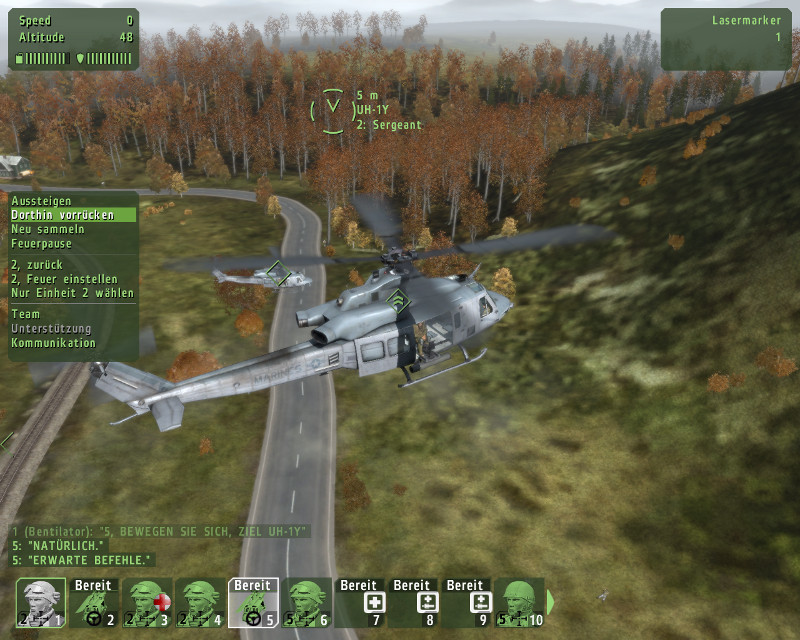Select squad unit 6 portrait
The width and height of the screenshot is (800, 640).
tap(307, 603)
